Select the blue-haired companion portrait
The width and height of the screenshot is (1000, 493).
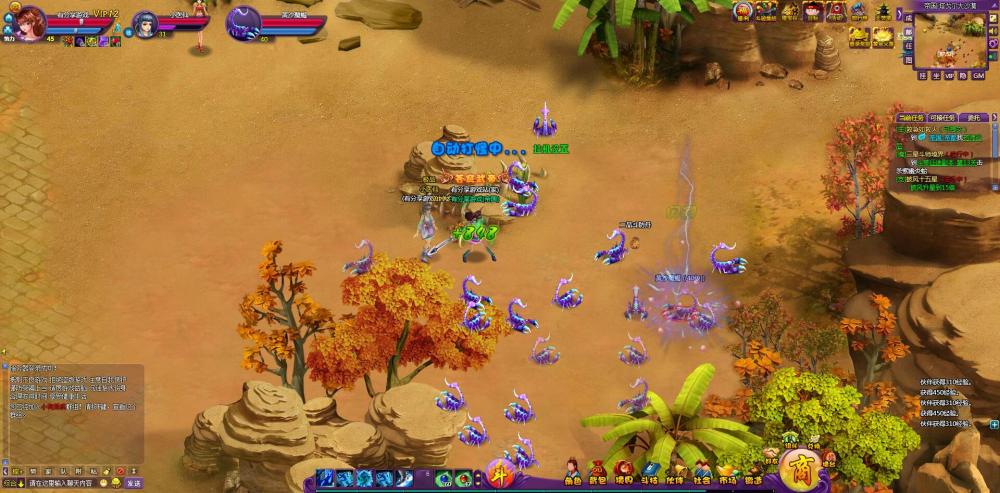[x=144, y=20]
